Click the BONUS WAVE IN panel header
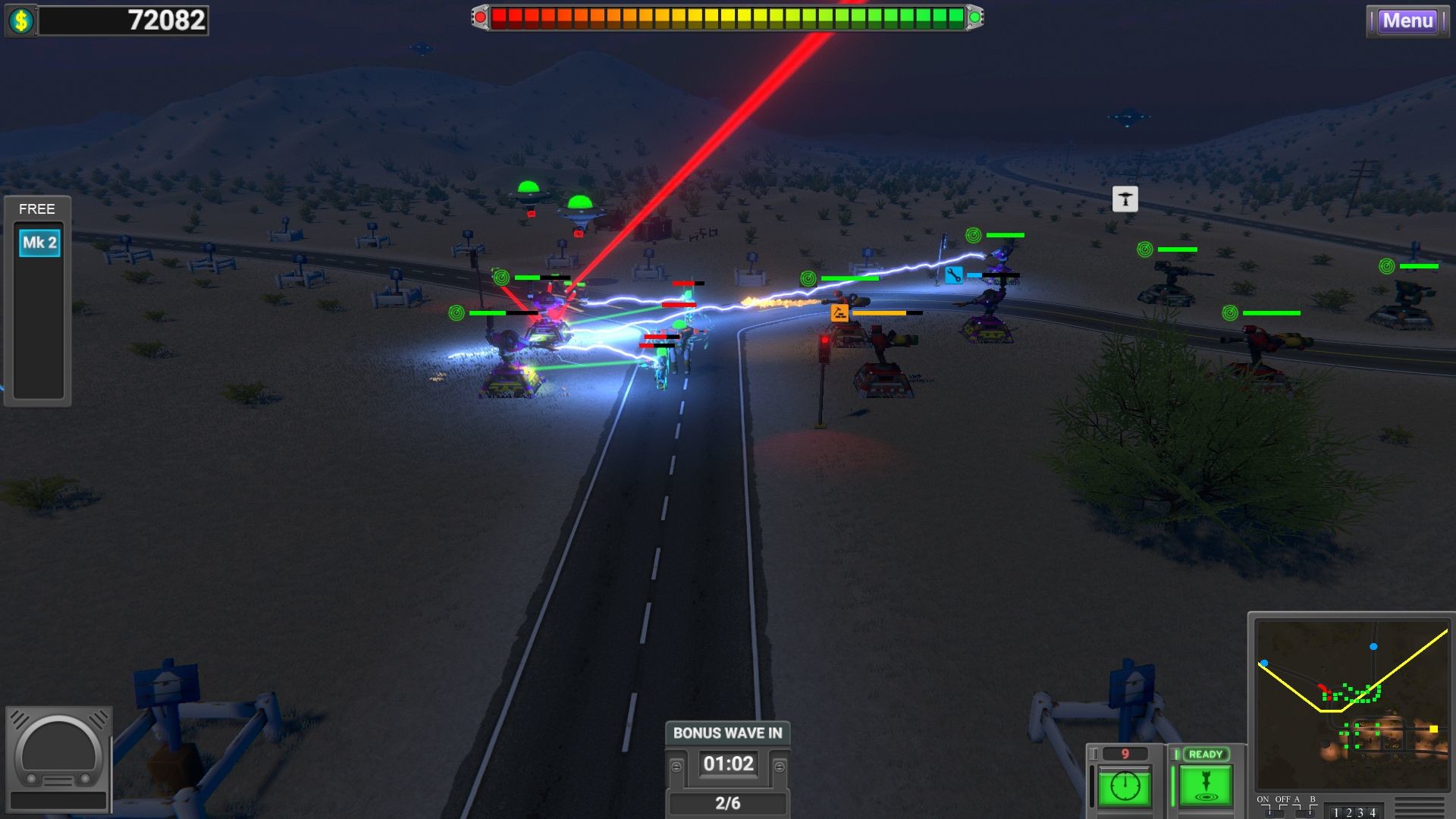Screen dimensions: 1456x819 pyautogui.click(x=726, y=733)
